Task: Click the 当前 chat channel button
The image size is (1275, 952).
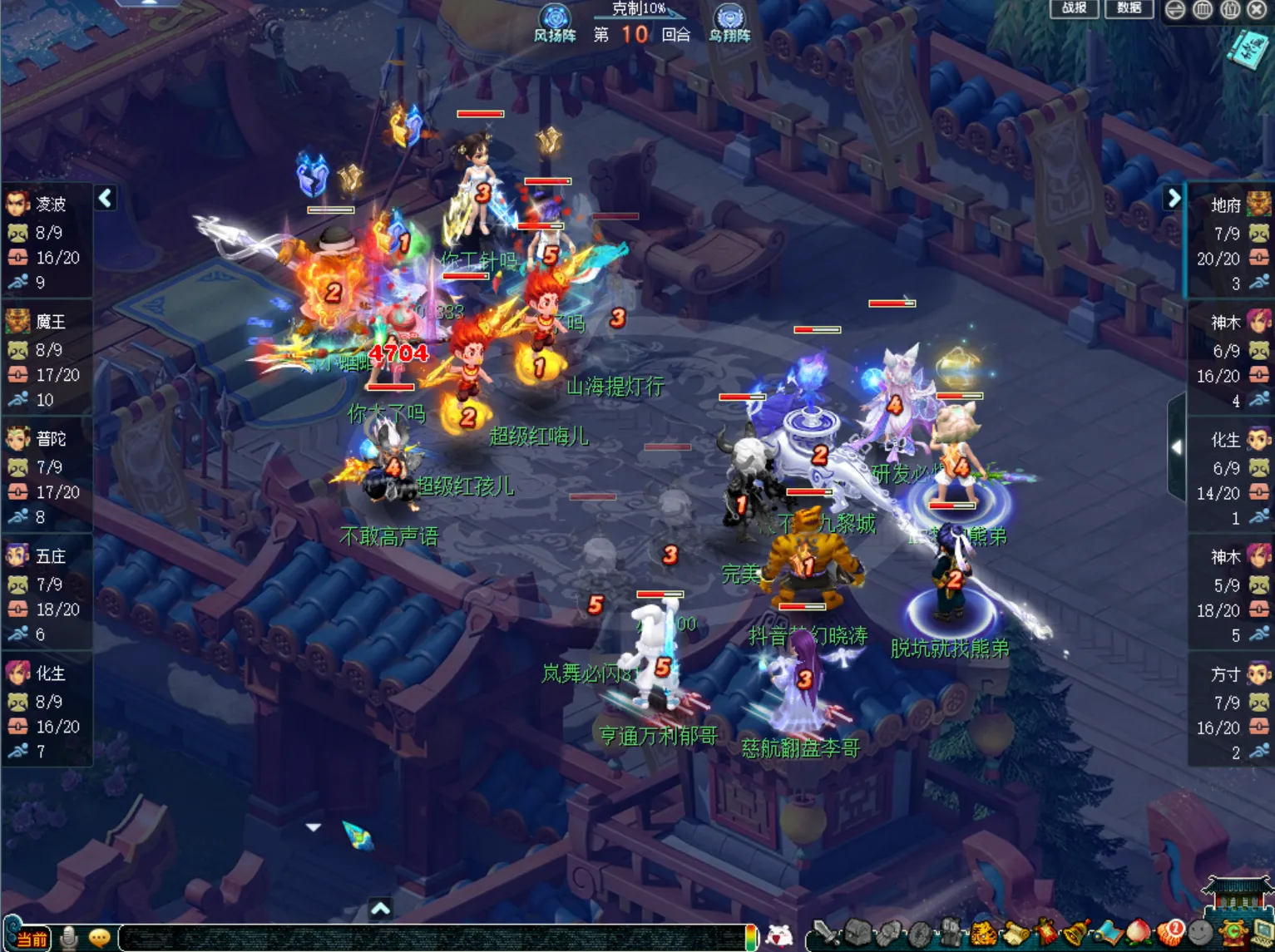Action: pos(32,939)
